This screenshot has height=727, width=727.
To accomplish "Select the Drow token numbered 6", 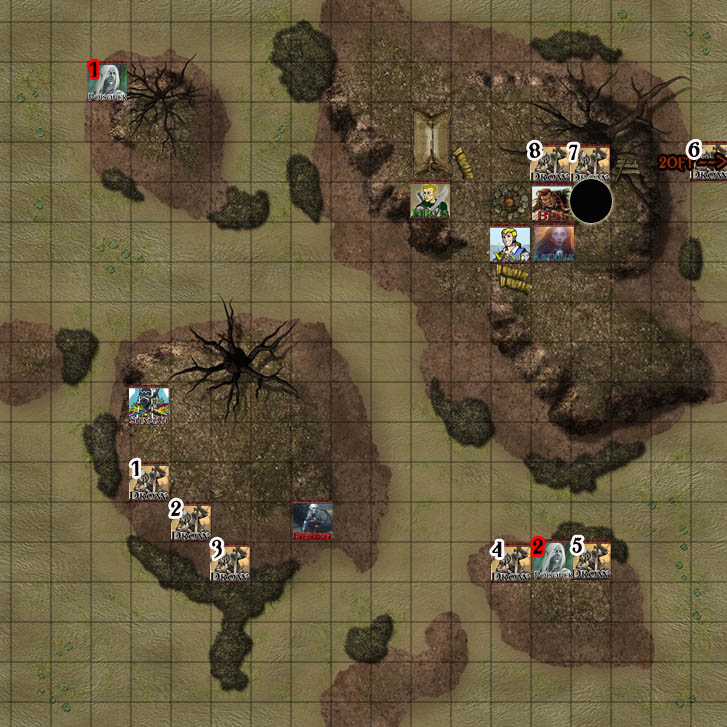I will (708, 162).
